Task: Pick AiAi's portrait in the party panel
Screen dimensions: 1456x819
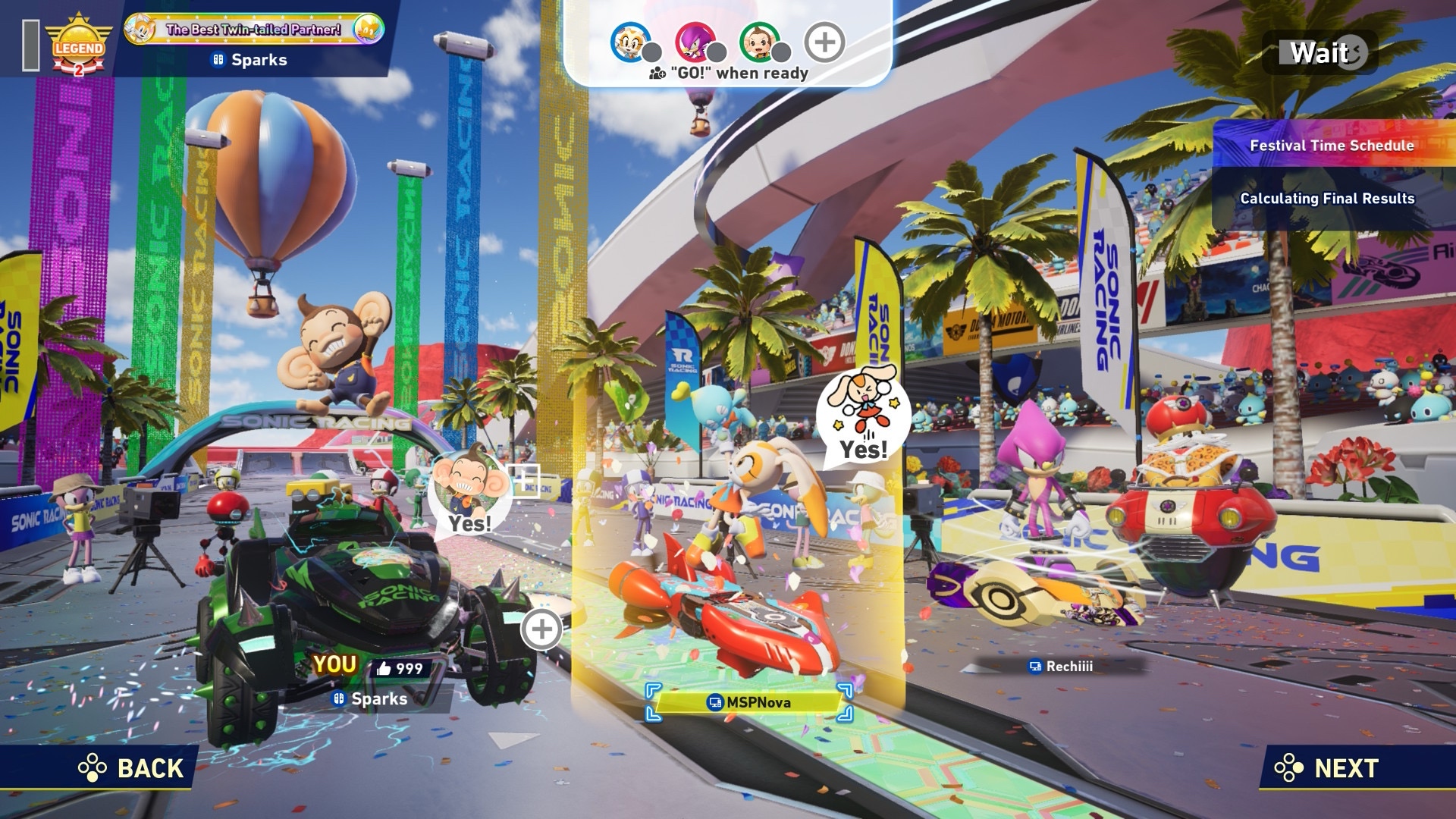Action: [758, 42]
